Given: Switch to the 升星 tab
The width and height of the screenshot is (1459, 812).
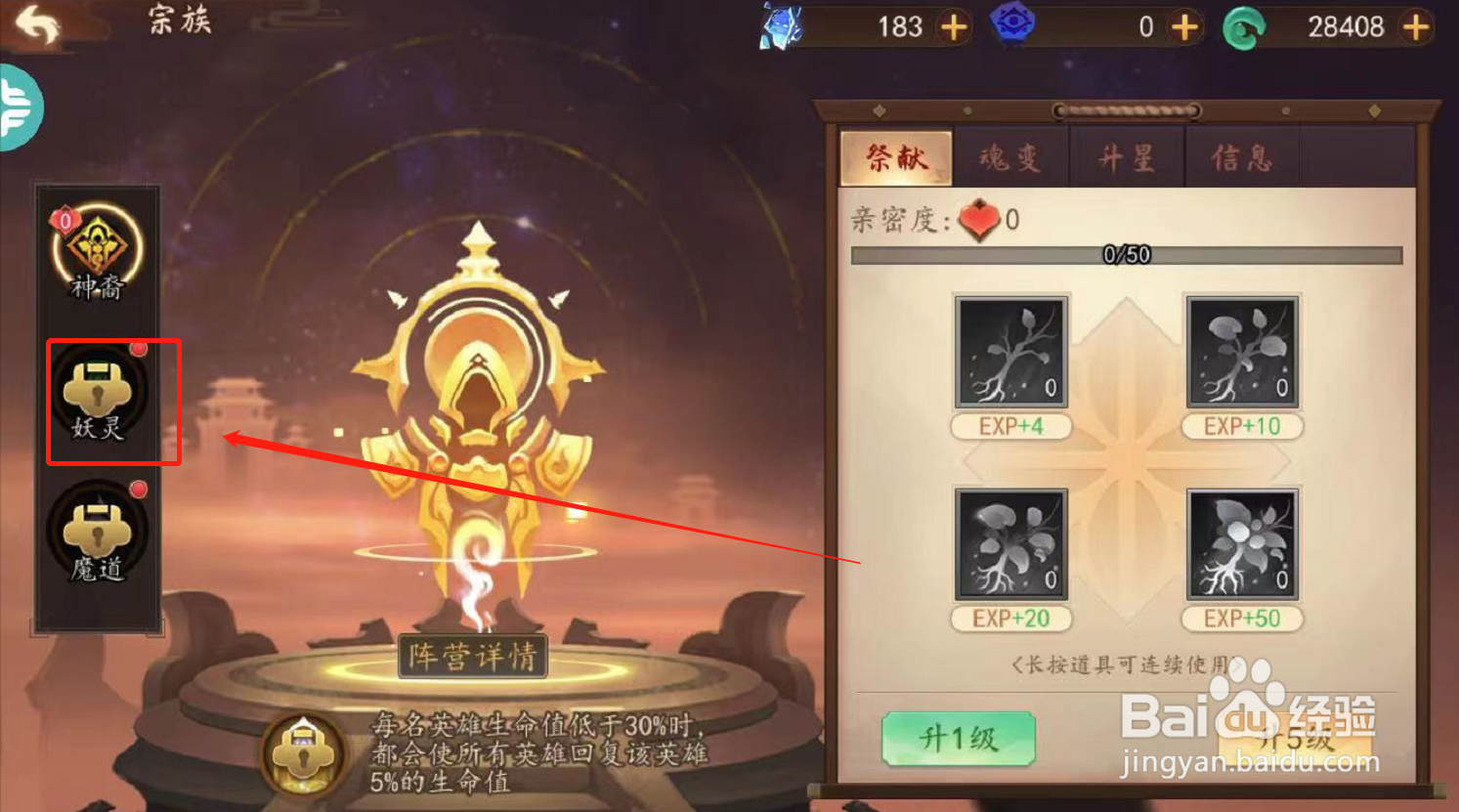Looking at the screenshot, I should click(x=1128, y=157).
